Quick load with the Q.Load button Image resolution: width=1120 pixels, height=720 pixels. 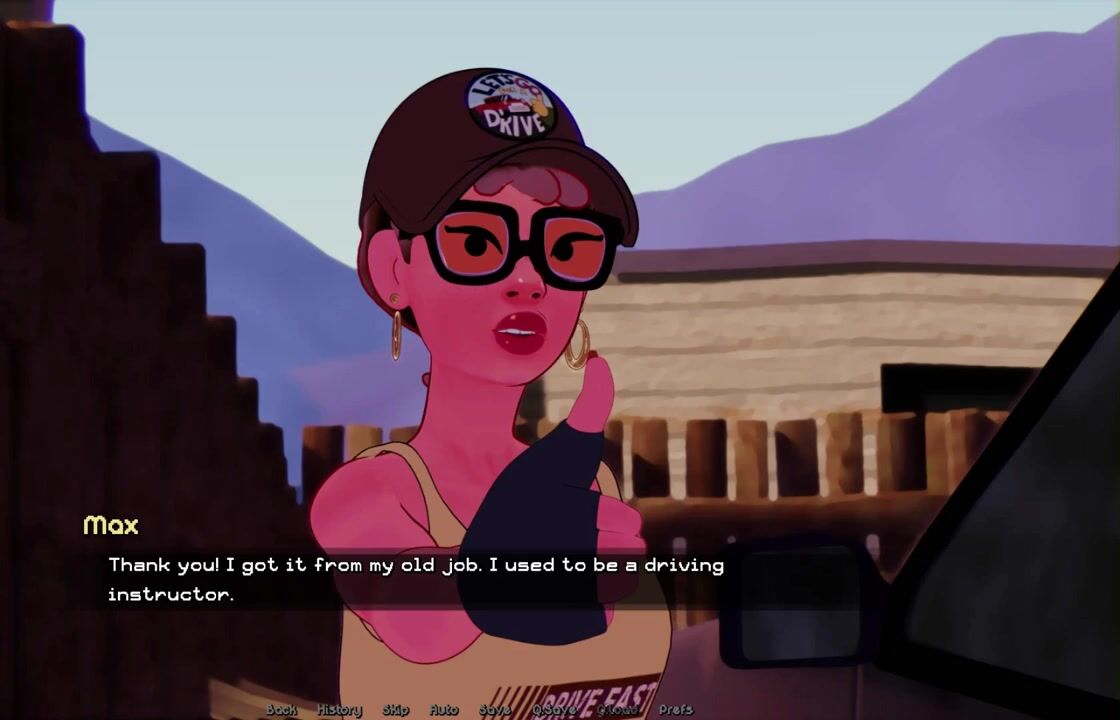pos(617,709)
